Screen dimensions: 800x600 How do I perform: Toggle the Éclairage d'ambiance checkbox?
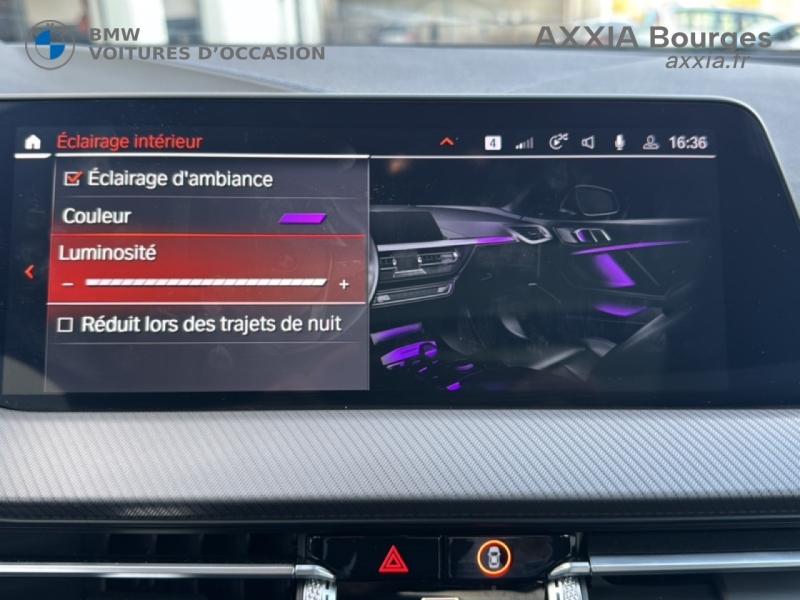coord(72,179)
